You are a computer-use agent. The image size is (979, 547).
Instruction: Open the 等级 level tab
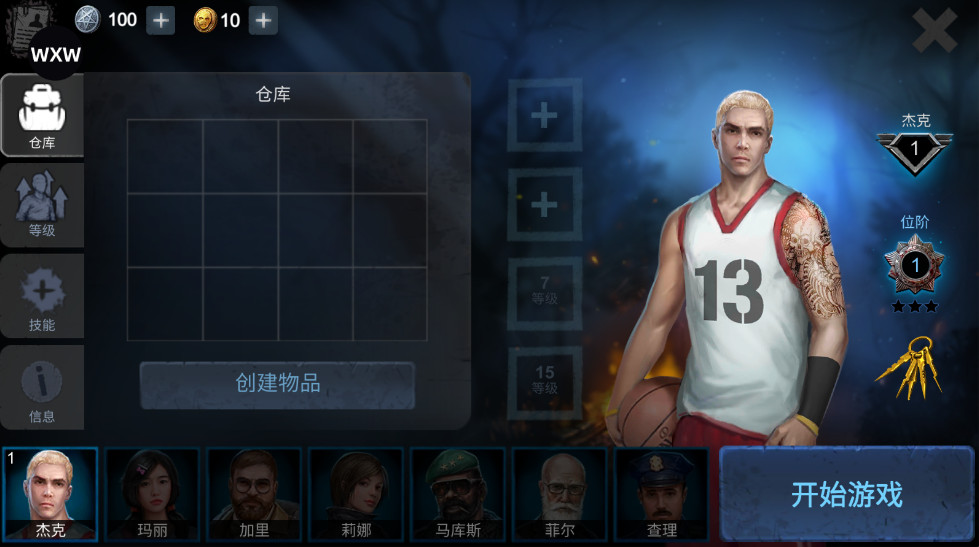pyautogui.click(x=42, y=207)
